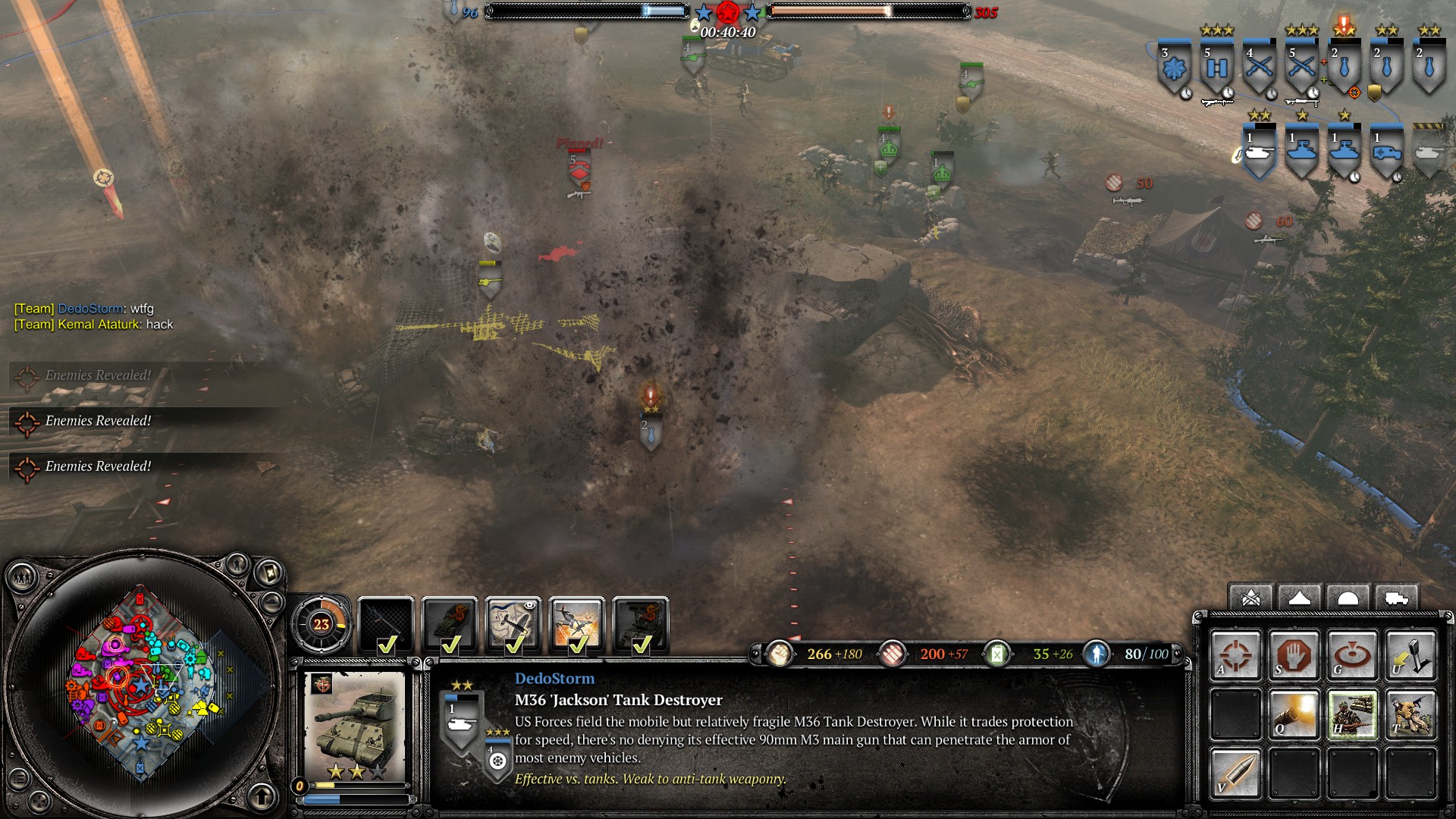Select the highlighted white tank destroyer shield
The image size is (1456, 819).
pyautogui.click(x=1259, y=150)
